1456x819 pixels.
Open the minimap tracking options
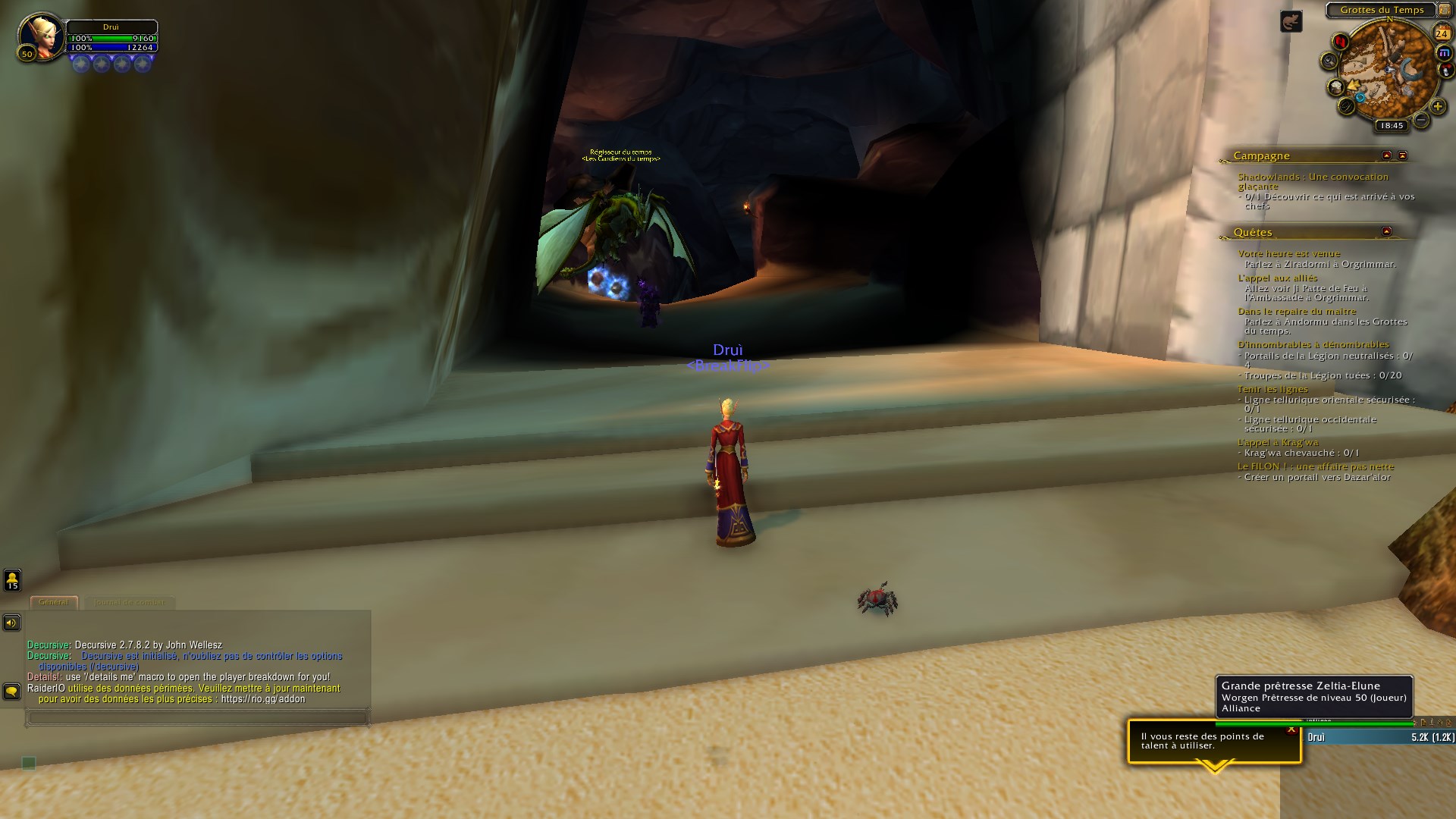pos(1329,60)
